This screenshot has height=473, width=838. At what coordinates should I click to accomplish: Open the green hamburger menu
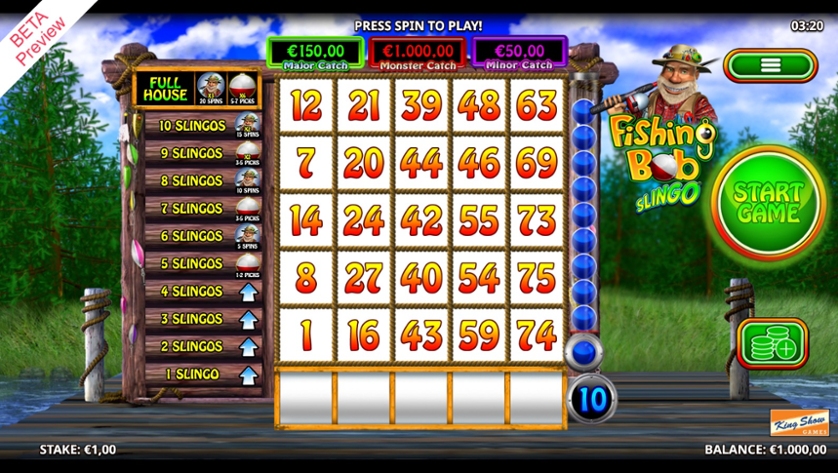[x=770, y=66]
